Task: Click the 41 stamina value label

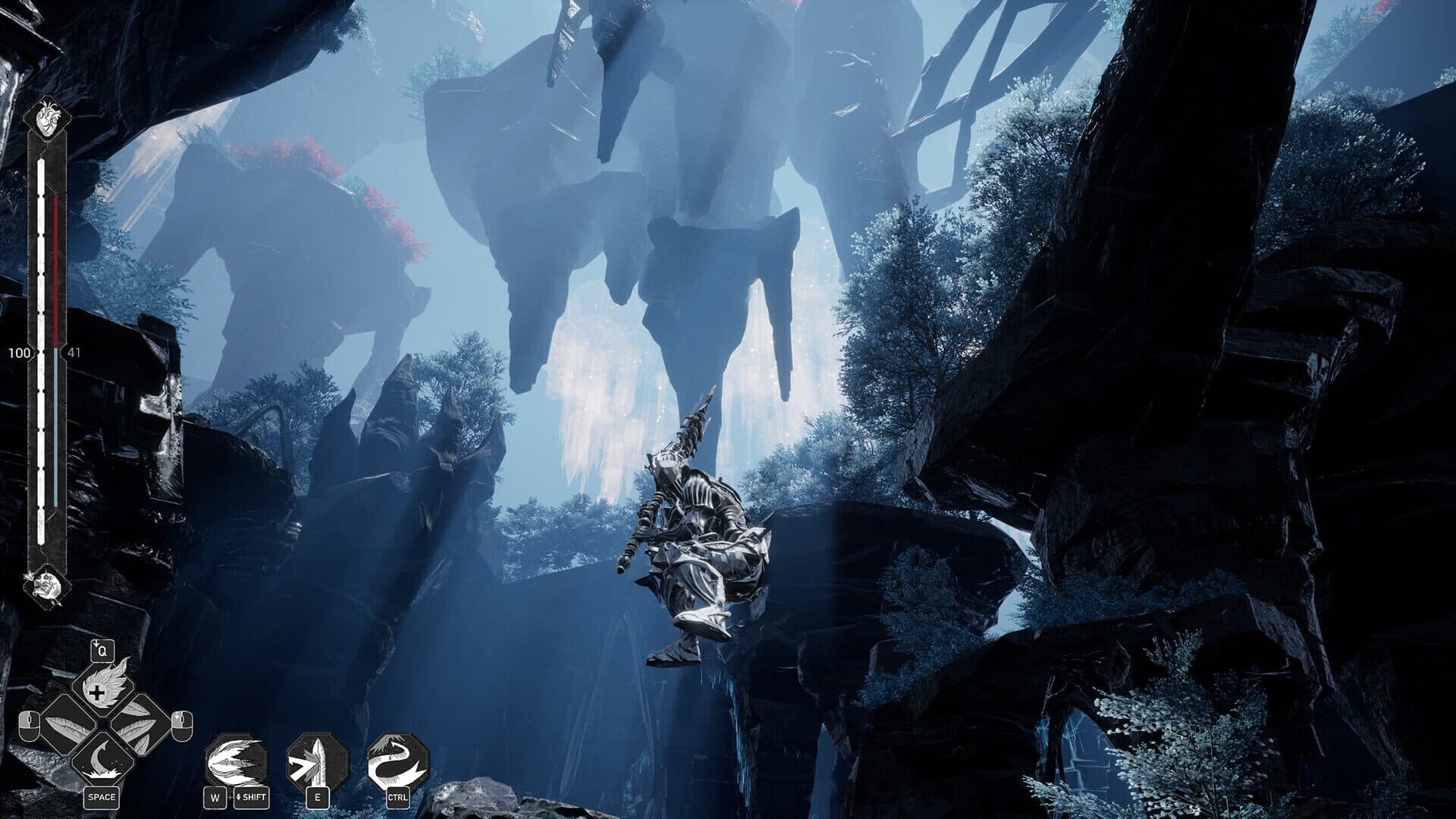Action: 73,351
